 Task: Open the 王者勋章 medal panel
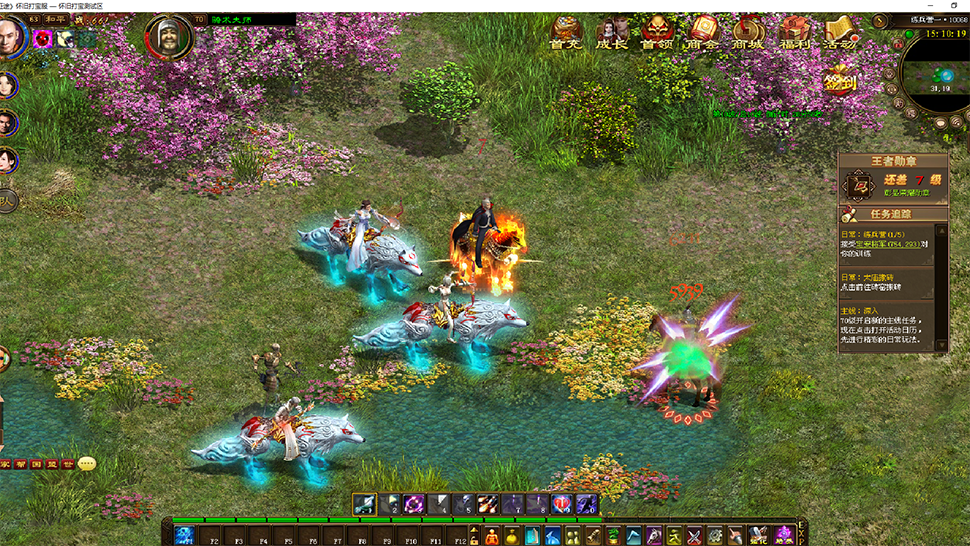coord(893,160)
